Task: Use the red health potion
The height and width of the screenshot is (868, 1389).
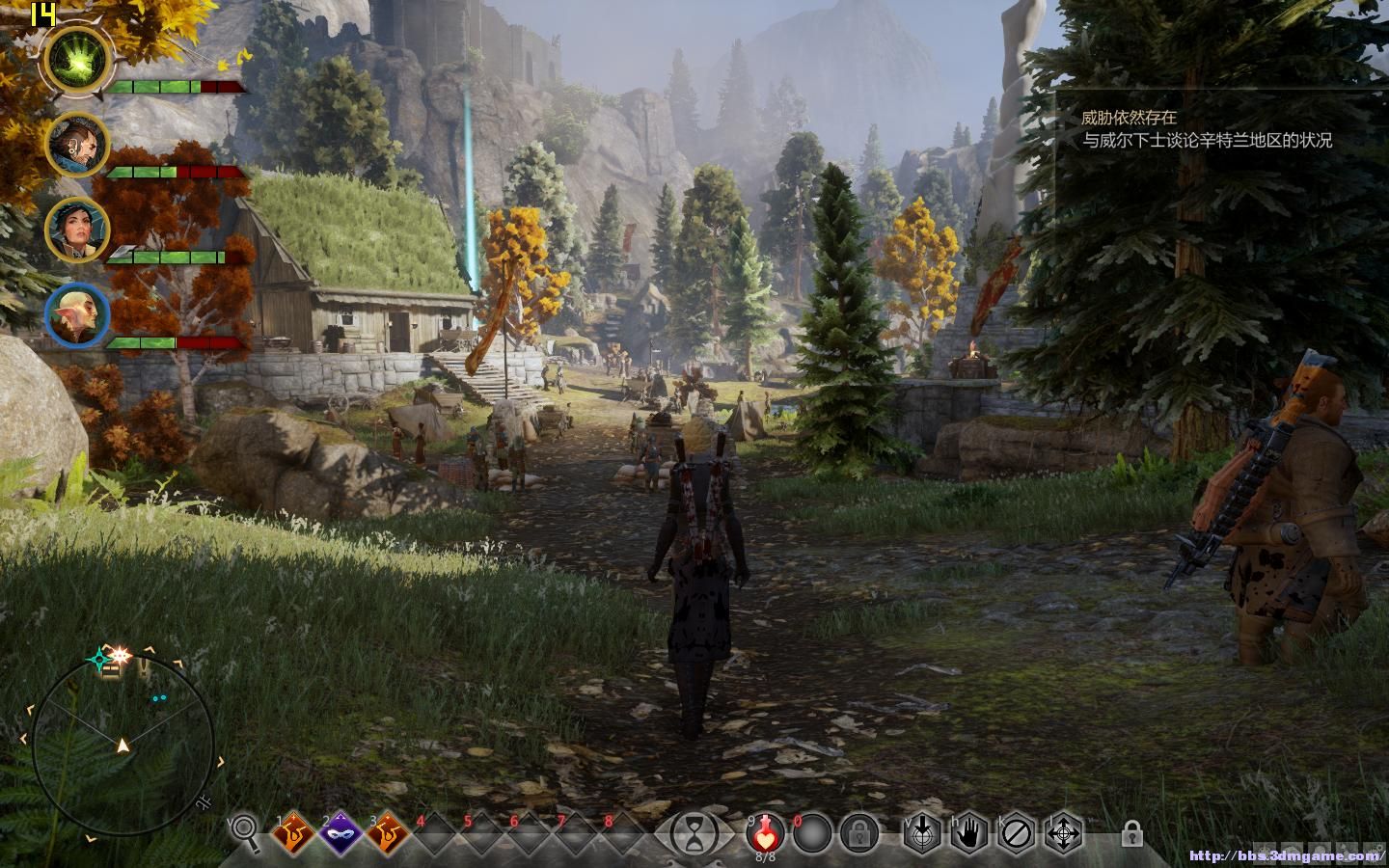Action: point(765,831)
